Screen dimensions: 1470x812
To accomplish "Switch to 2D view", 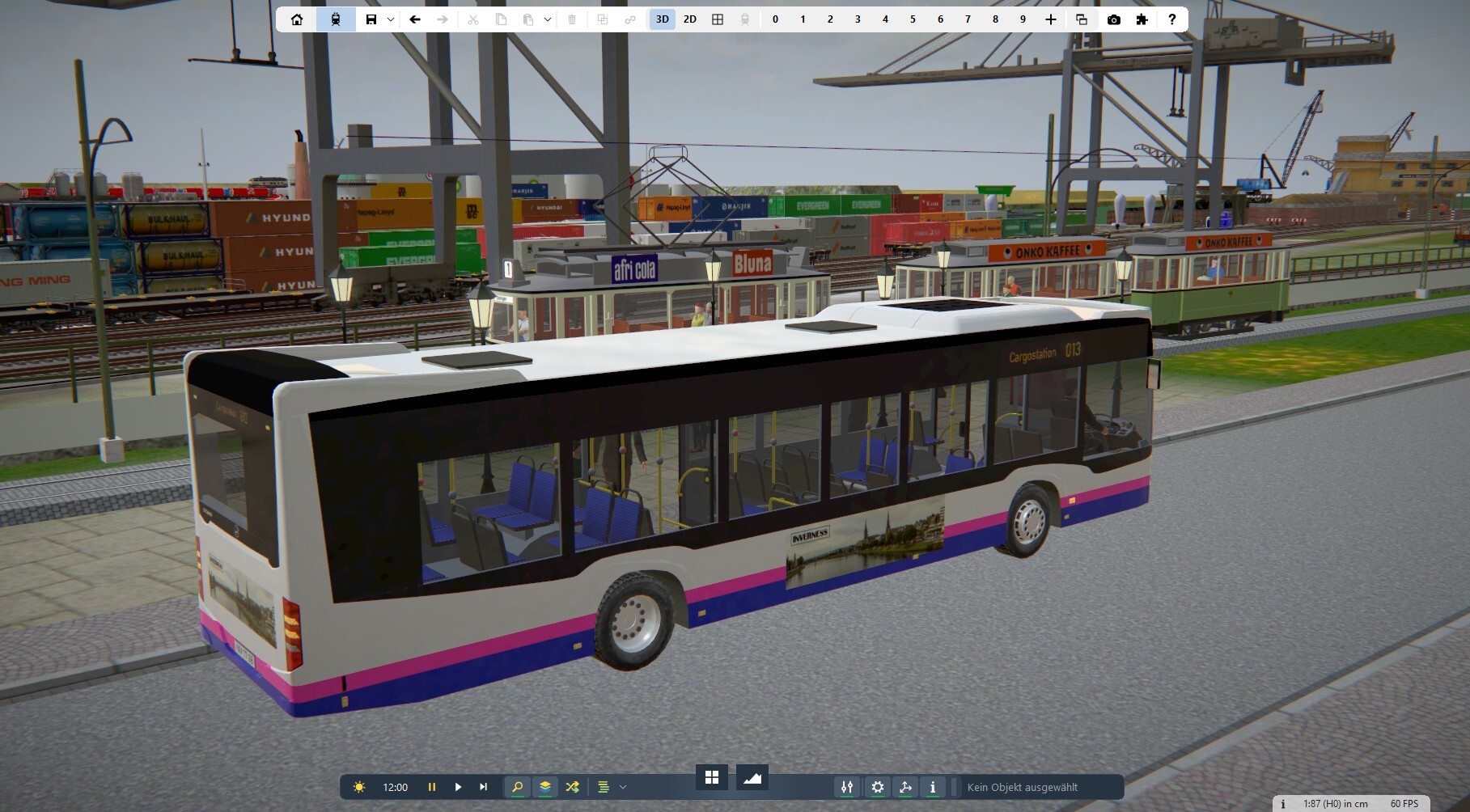I will (x=689, y=19).
